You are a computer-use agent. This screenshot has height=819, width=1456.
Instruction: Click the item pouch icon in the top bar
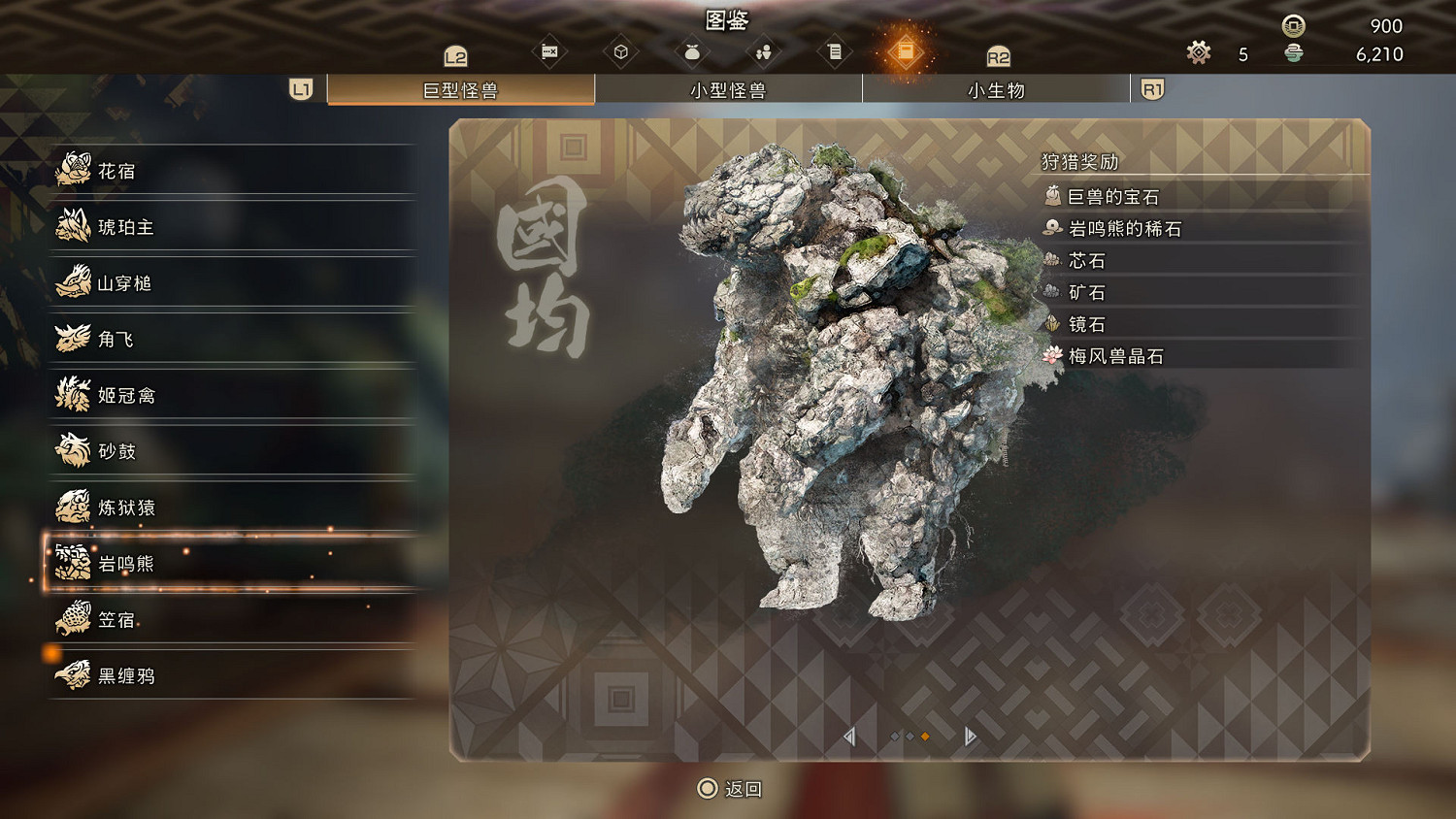(691, 50)
